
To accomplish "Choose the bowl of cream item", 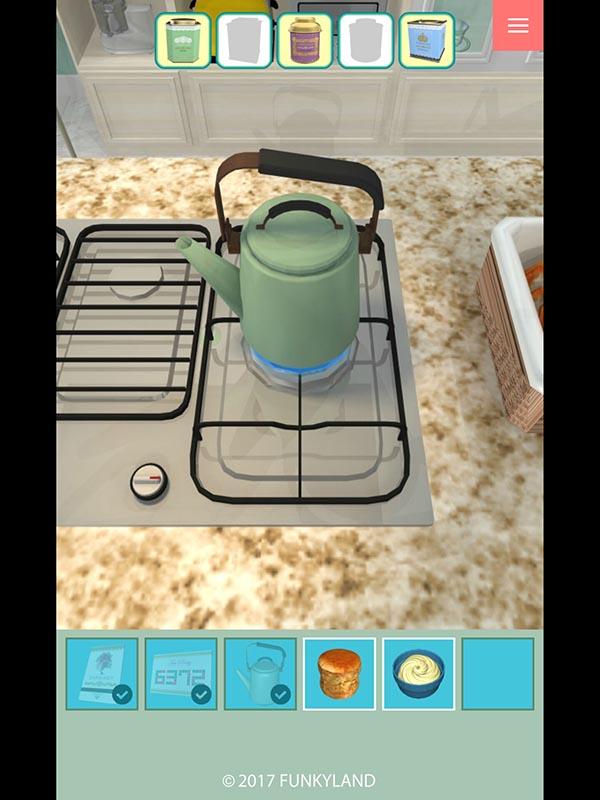I will pyautogui.click(x=418, y=674).
